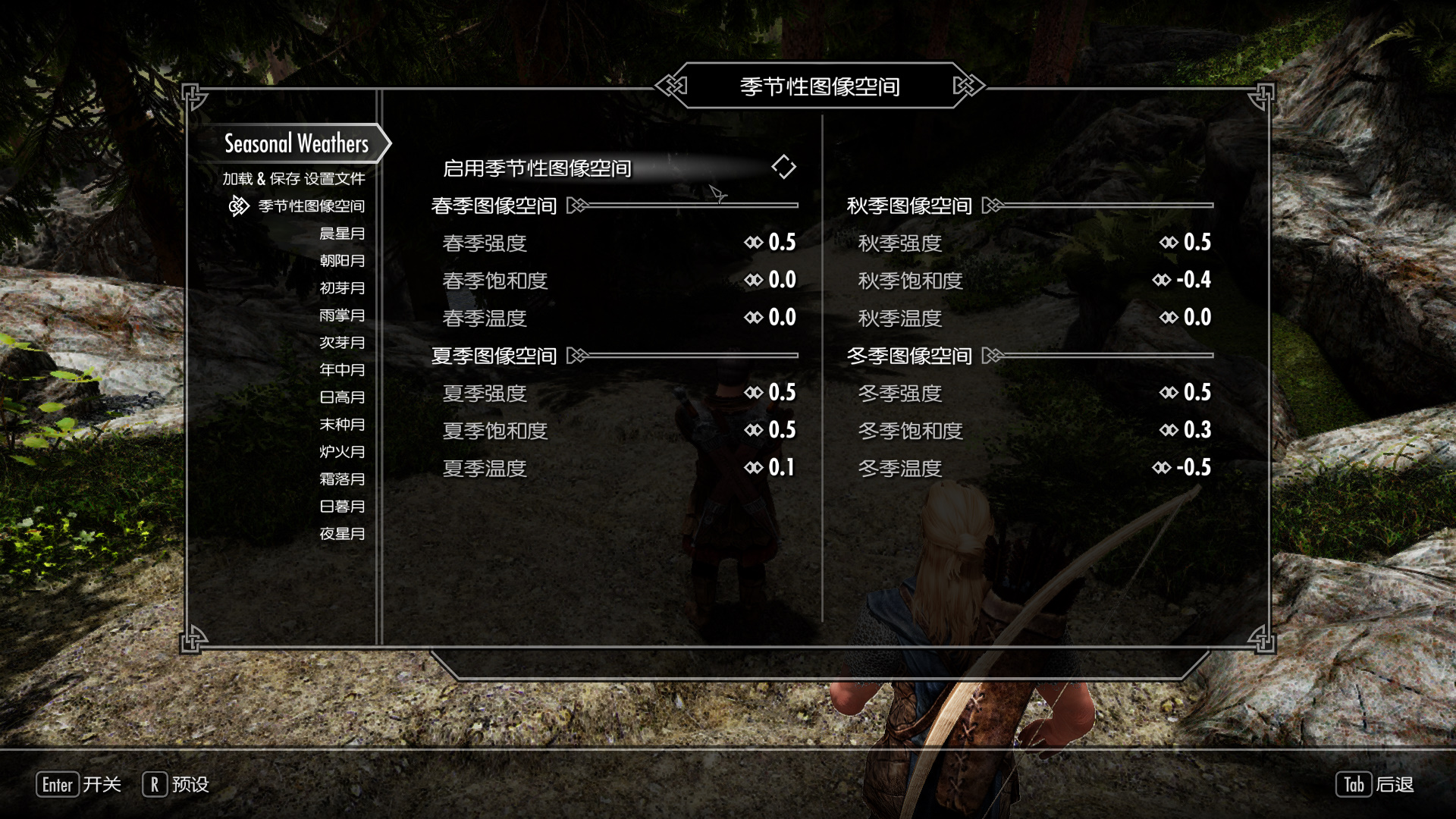Click the 后退 back button
Viewport: 1456px width, 819px height.
1374,785
